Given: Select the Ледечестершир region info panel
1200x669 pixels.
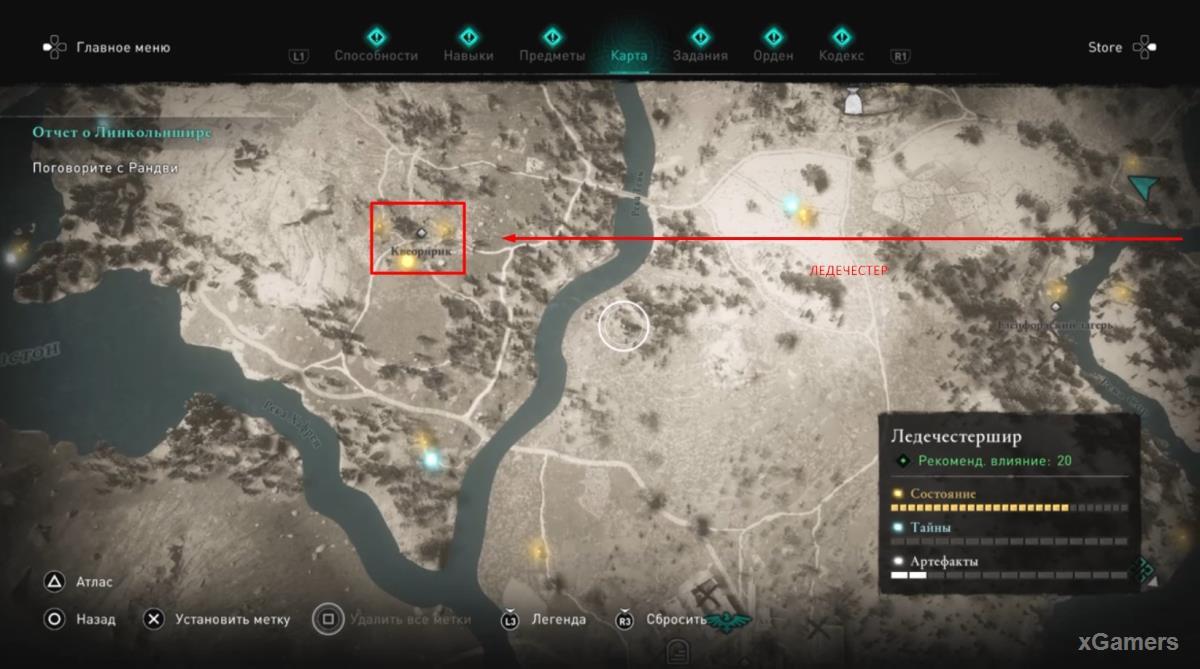Looking at the screenshot, I should pos(1010,497).
